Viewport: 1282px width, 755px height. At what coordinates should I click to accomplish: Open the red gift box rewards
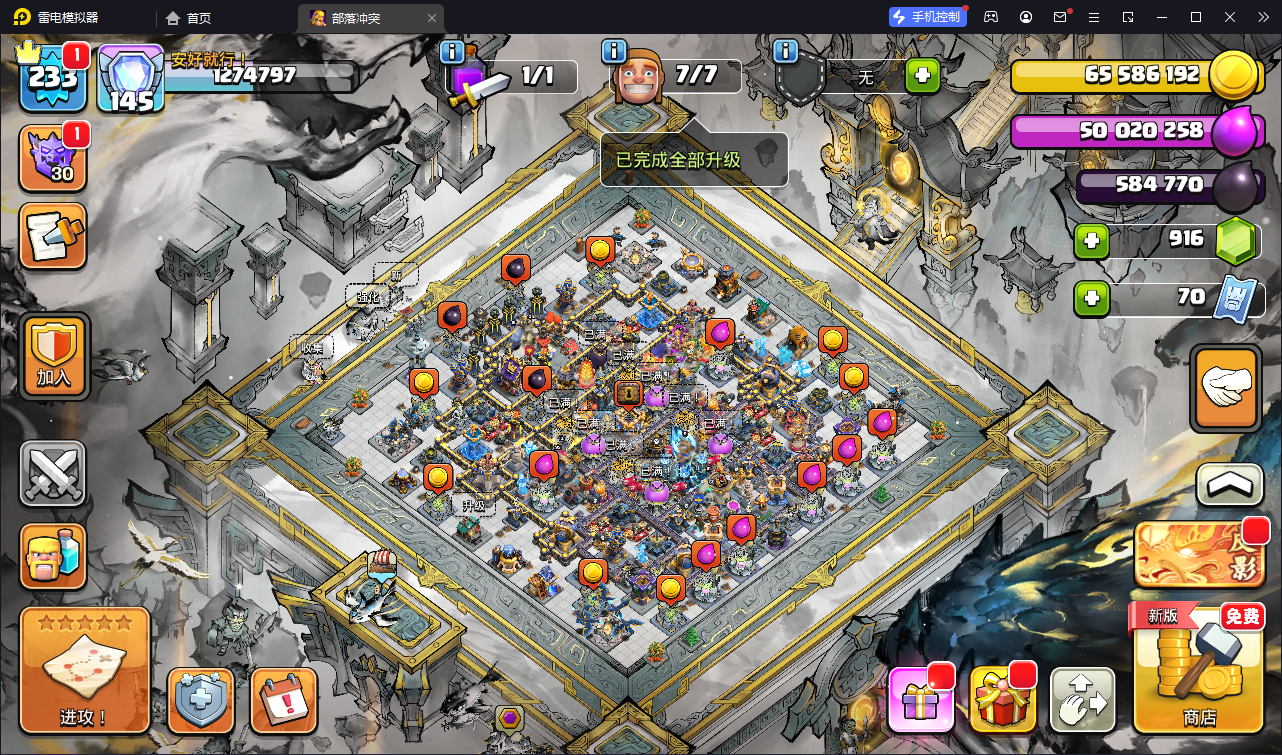click(1001, 700)
